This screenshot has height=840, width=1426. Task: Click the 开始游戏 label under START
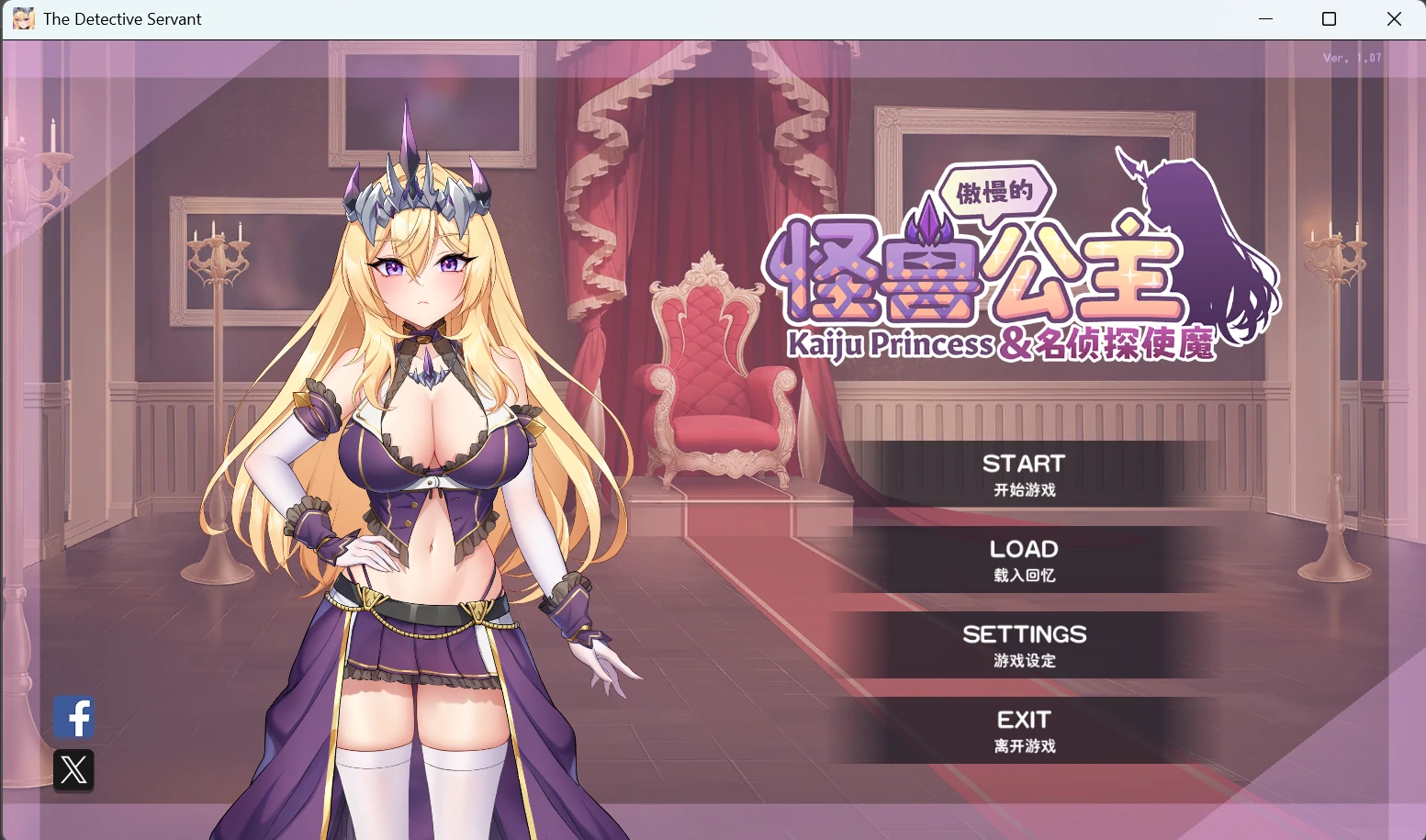coord(1024,490)
